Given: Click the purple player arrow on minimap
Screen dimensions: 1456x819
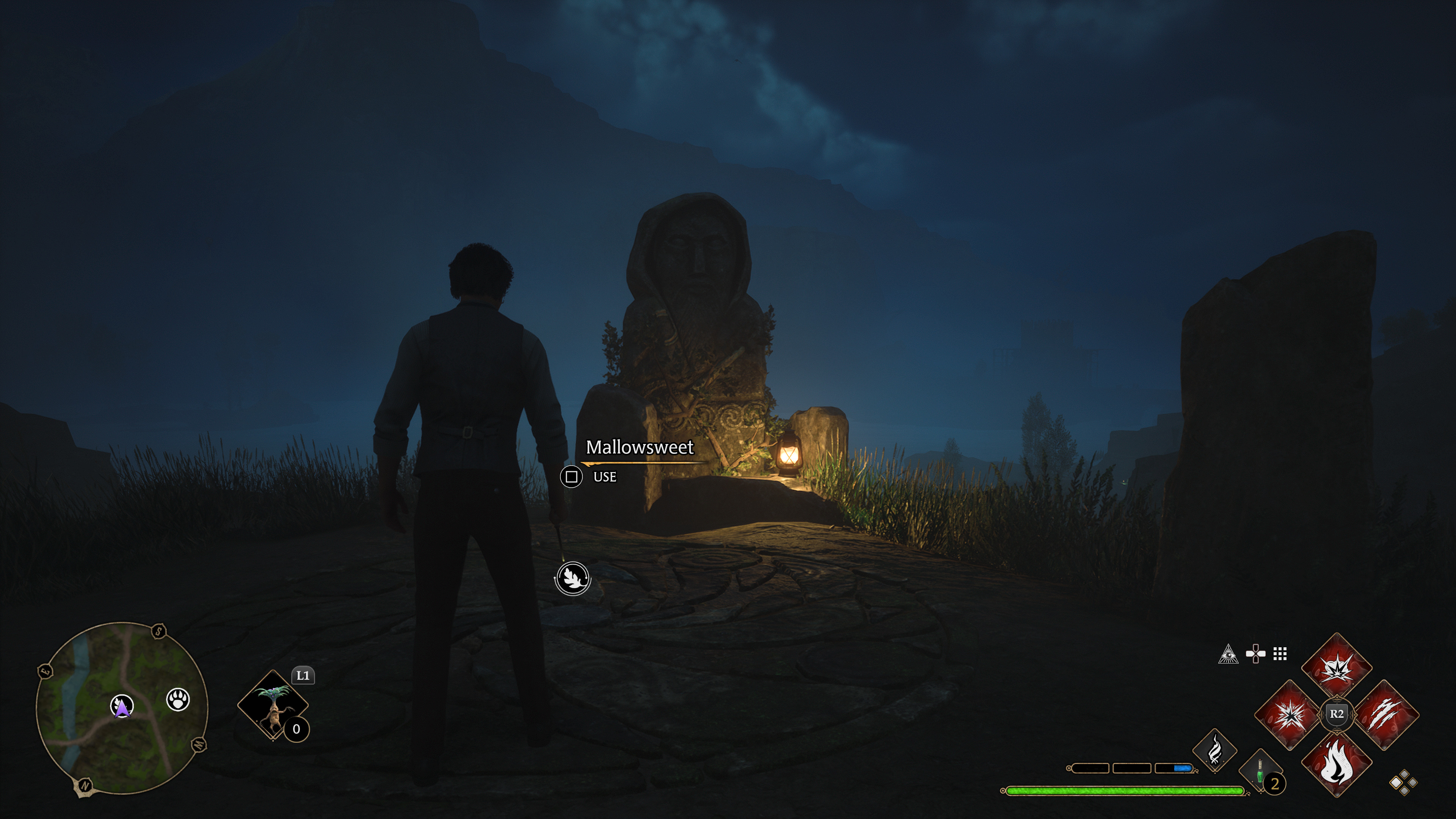Looking at the screenshot, I should pos(122,706).
